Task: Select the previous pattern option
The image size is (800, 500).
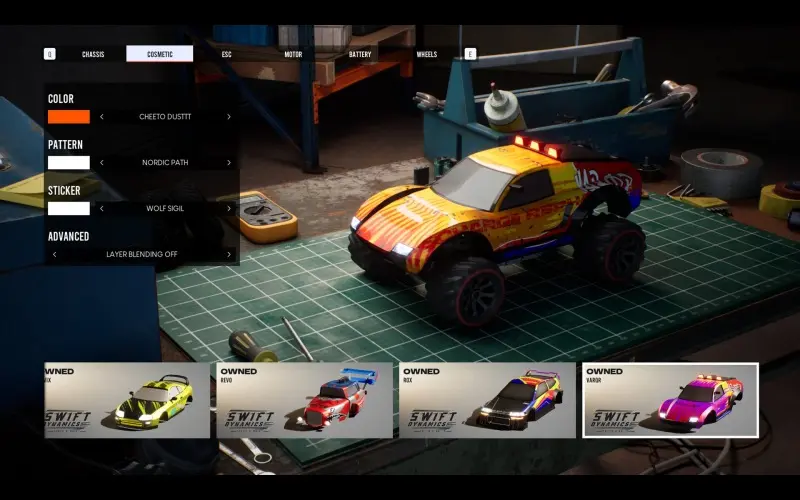Action: coord(101,163)
